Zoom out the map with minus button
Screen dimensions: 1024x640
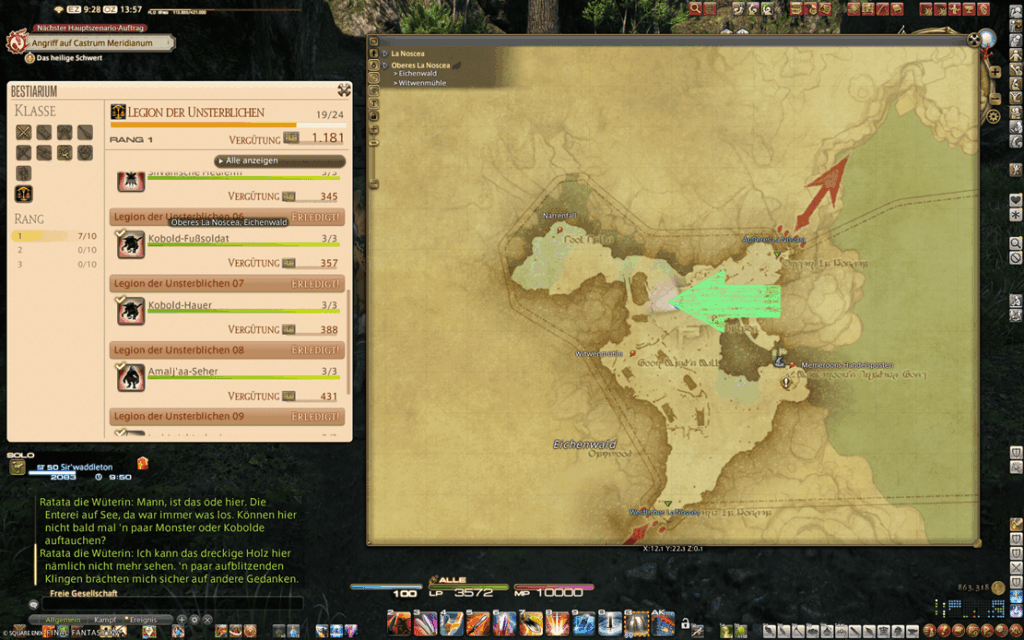pos(993,100)
